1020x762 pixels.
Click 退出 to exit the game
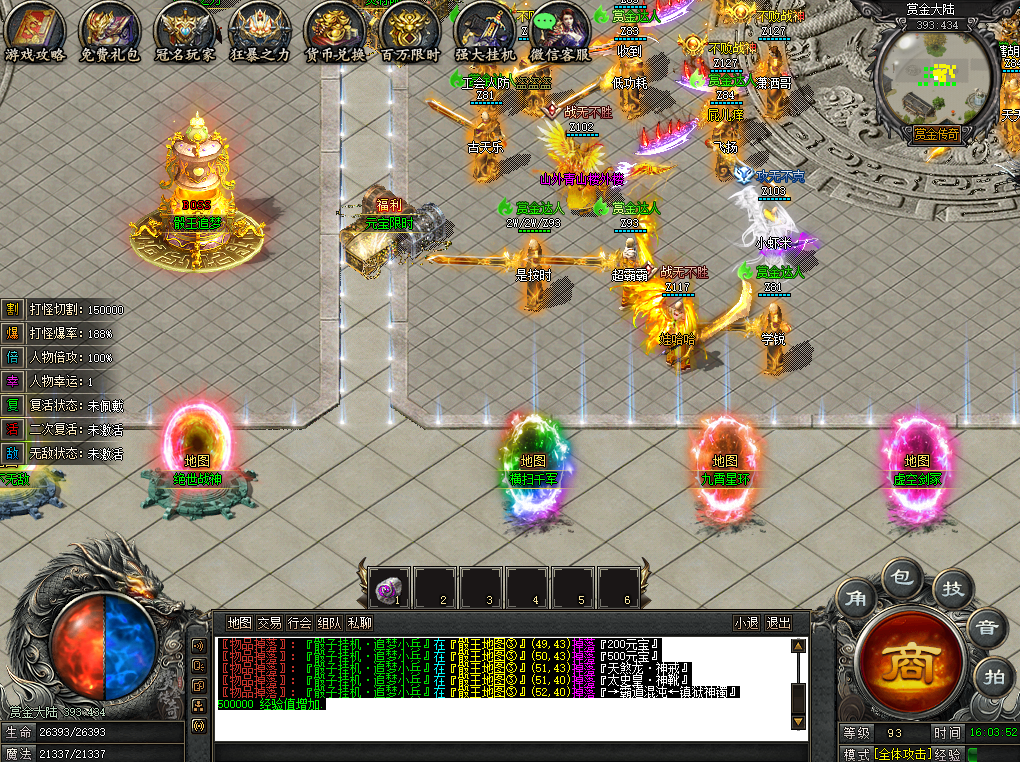click(778, 623)
